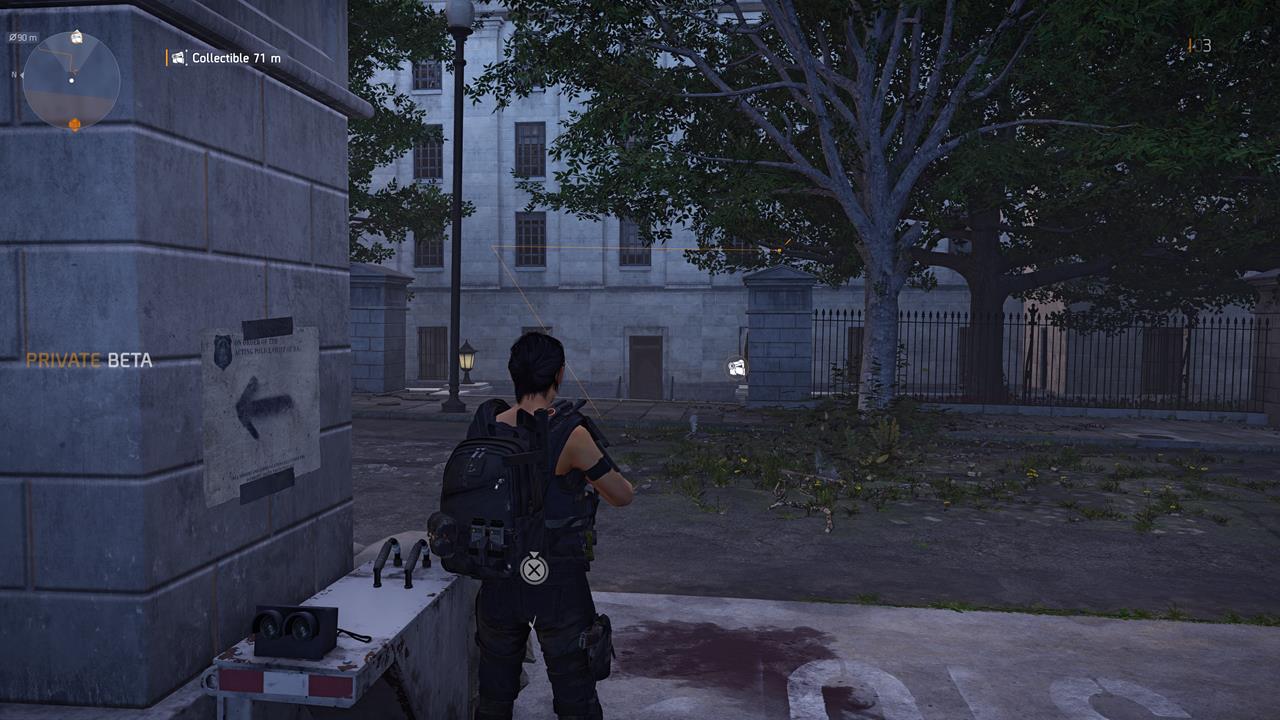Select the binoculars on the trailer cart
Viewport: 1280px width, 720px height.
pyautogui.click(x=292, y=625)
